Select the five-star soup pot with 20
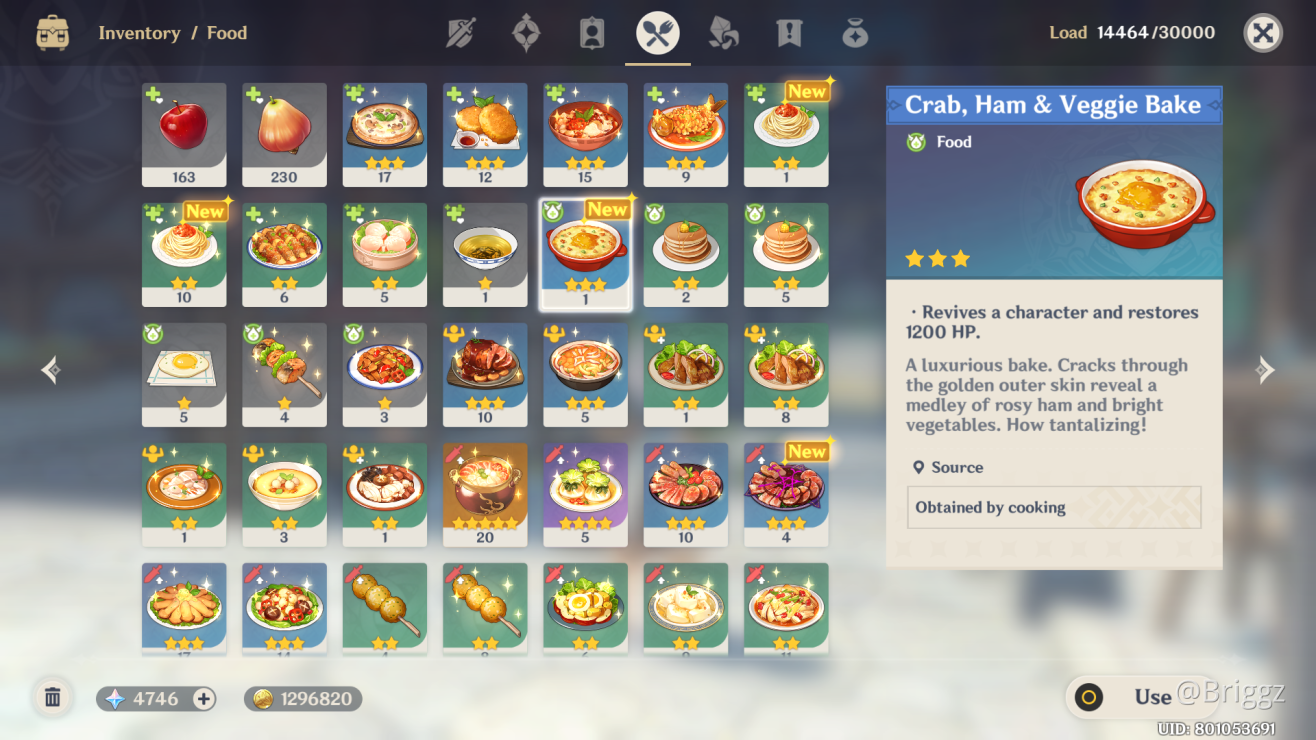The width and height of the screenshot is (1316, 740). point(485,494)
